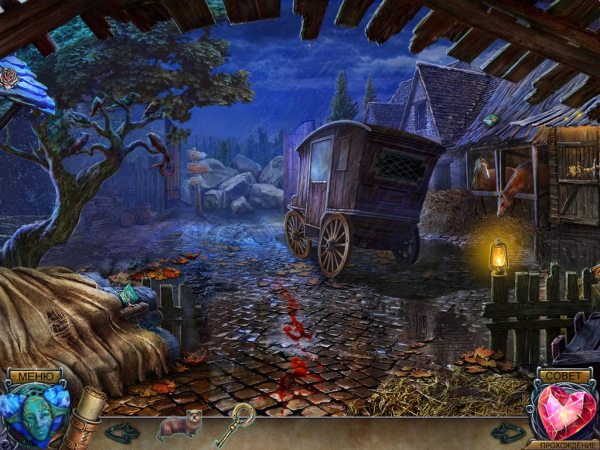The width and height of the screenshot is (600, 450).
Task: Click the left inventory scroll arrow
Action: tap(123, 432)
